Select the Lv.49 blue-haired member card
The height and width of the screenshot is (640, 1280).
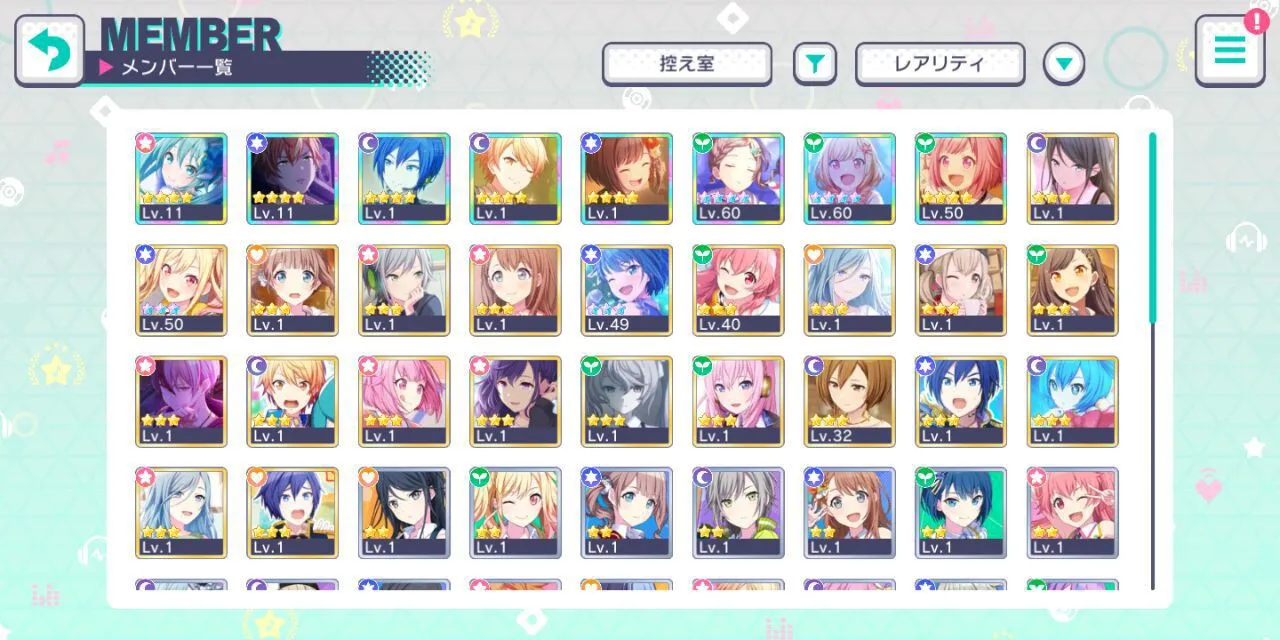point(627,290)
